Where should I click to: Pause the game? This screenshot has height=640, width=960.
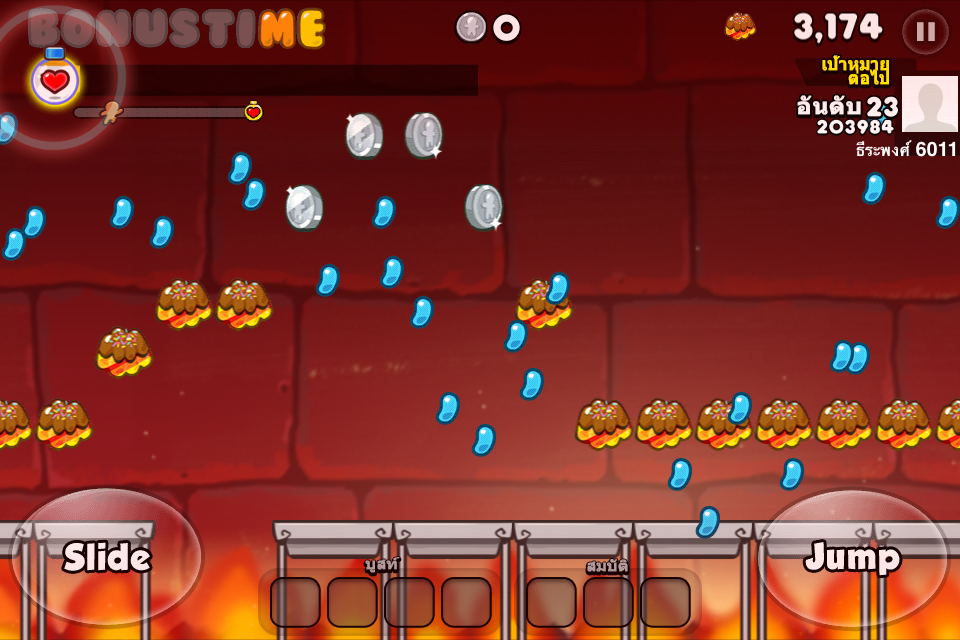(925, 32)
